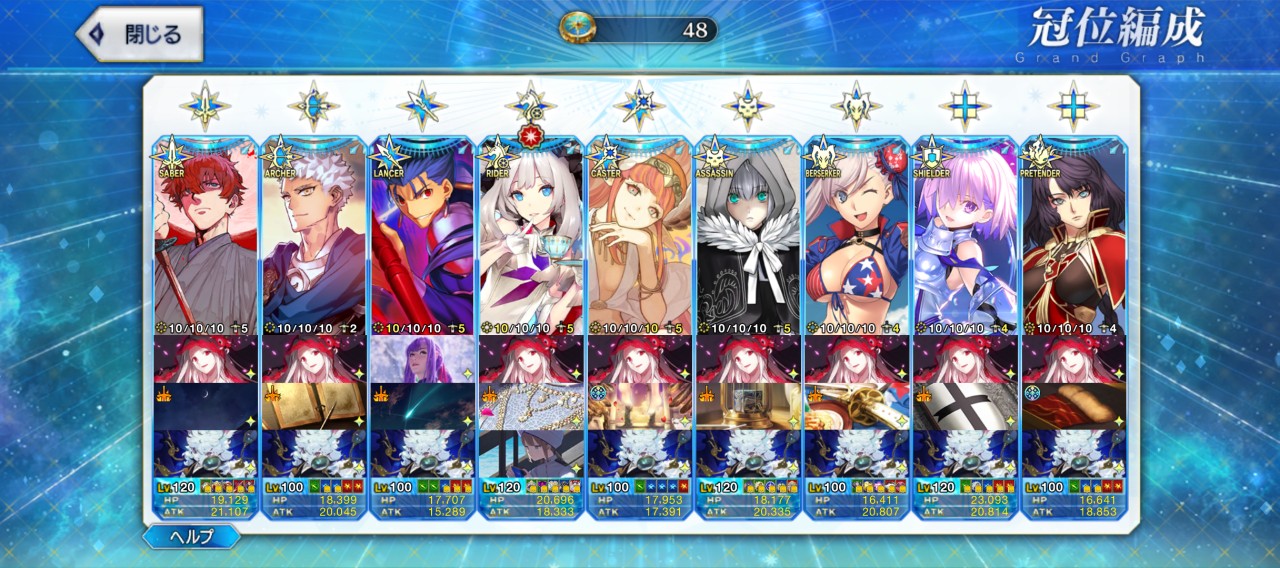Open the Lancer's purple-haired woman craft essence
The width and height of the screenshot is (1280, 568).
pyautogui.click(x=421, y=359)
